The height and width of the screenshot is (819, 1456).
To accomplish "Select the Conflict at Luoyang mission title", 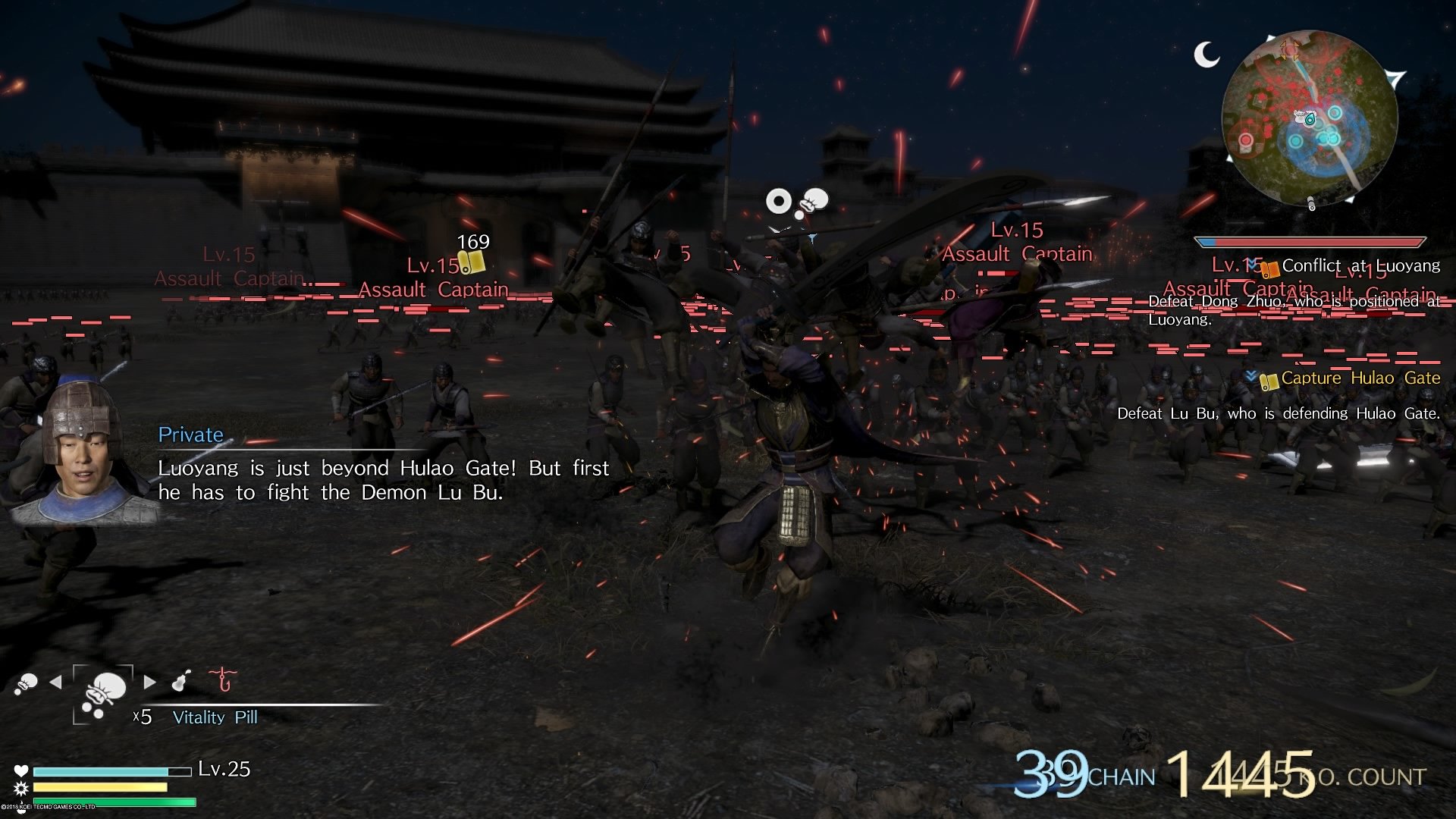I will (x=1361, y=266).
